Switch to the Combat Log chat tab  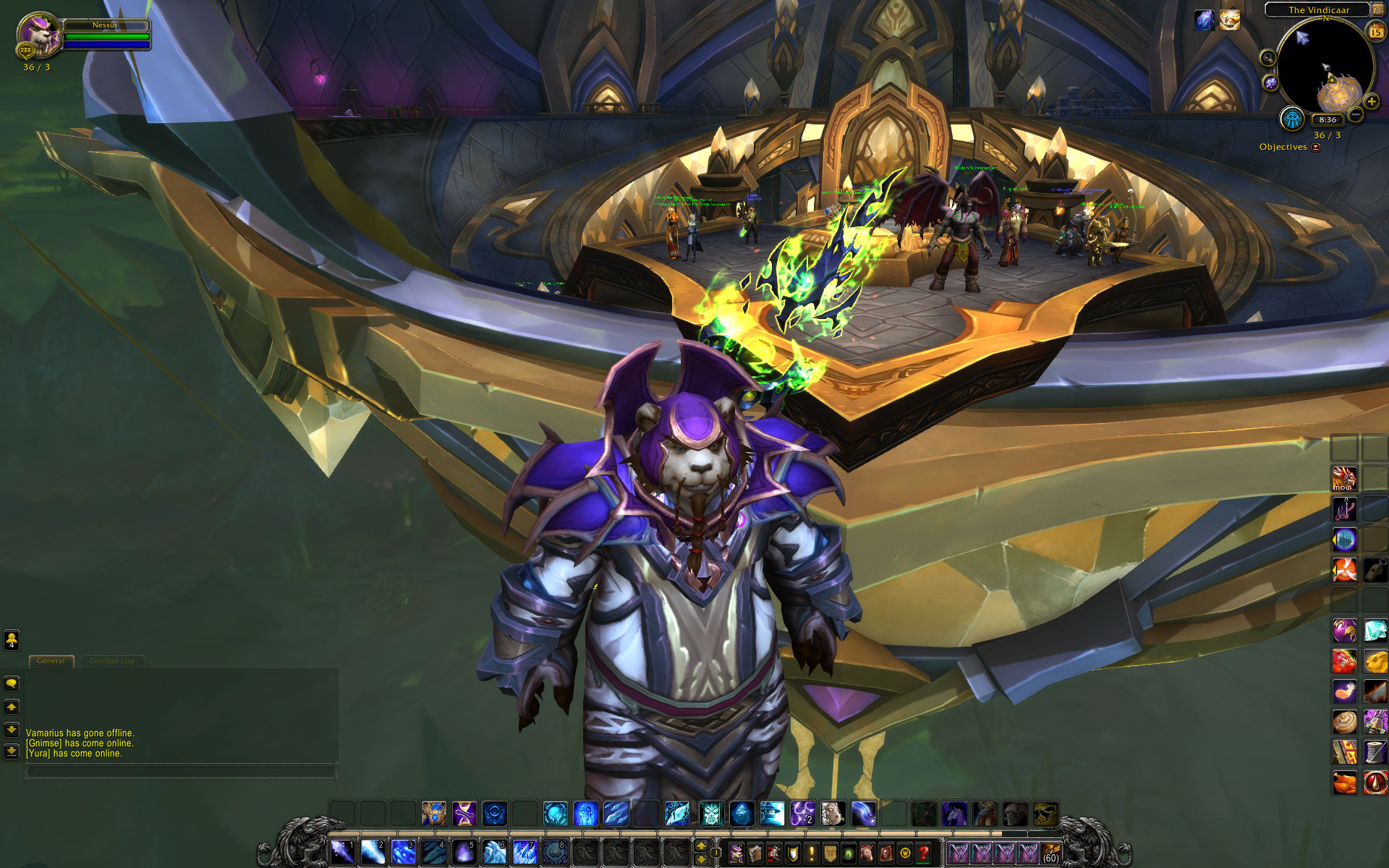112,660
